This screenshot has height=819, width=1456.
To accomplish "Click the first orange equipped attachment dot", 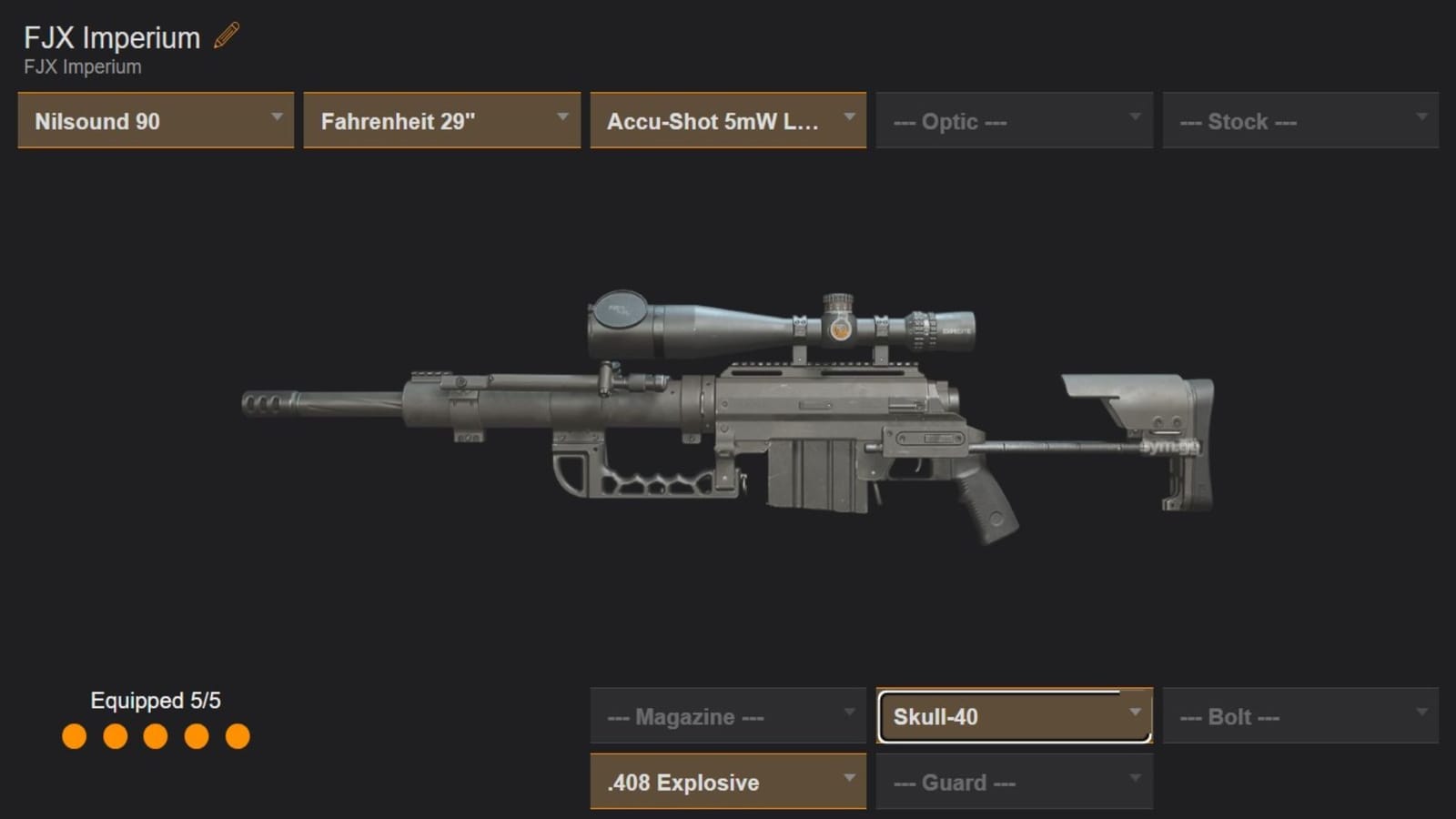I will [x=72, y=735].
